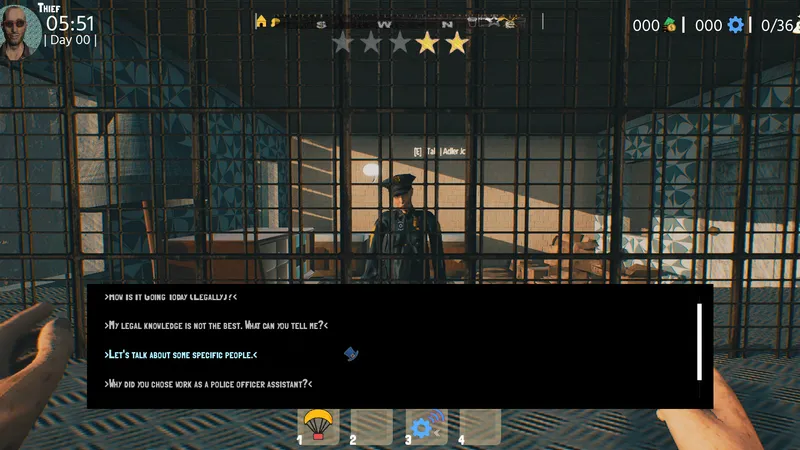Screen dimensions: 800x450
Task: Select the parachute item in hotbar slot 1
Action: coord(319,425)
